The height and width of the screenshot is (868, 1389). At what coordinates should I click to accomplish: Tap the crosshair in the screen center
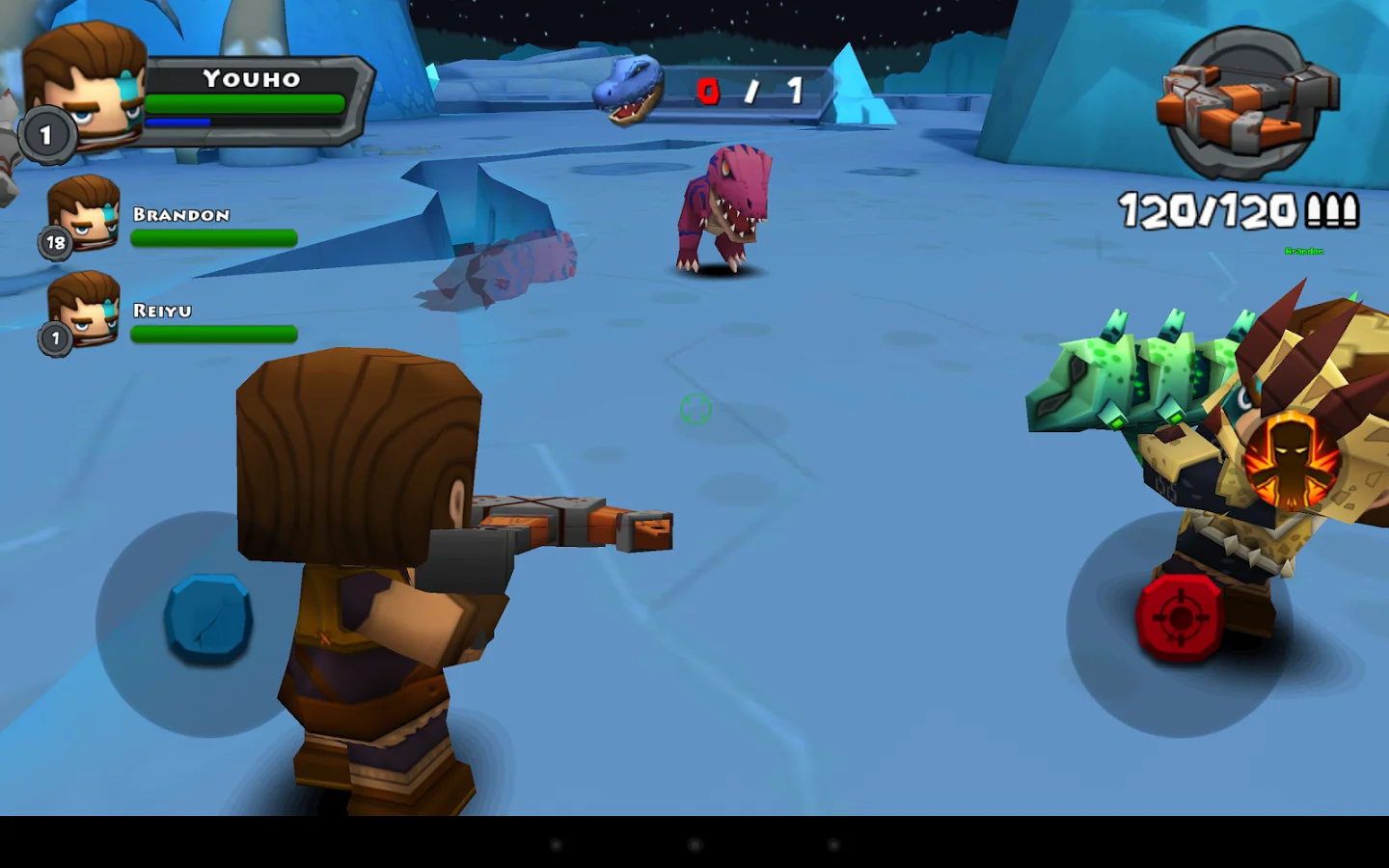tap(694, 410)
